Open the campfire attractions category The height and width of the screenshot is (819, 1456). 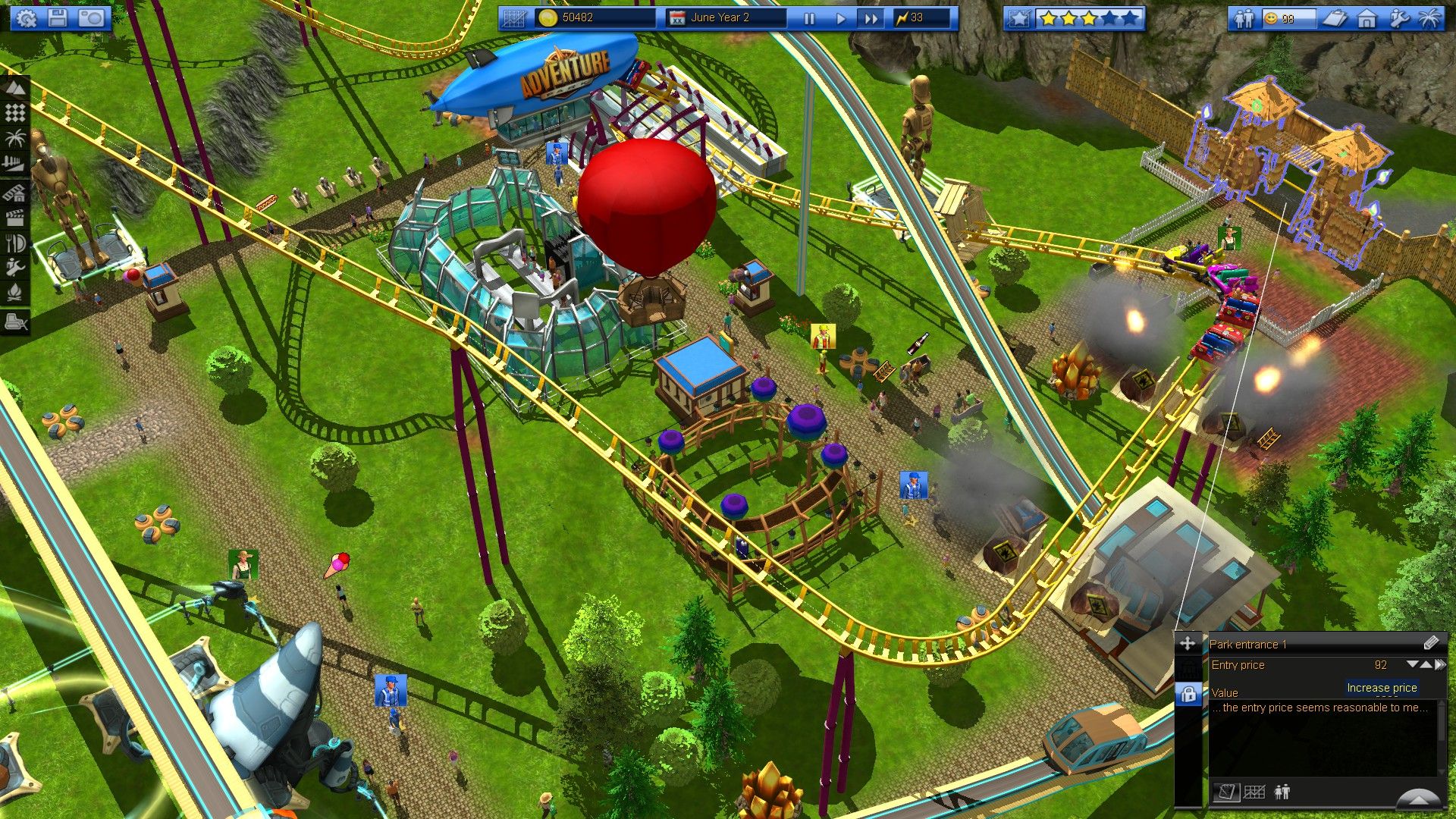click(17, 290)
